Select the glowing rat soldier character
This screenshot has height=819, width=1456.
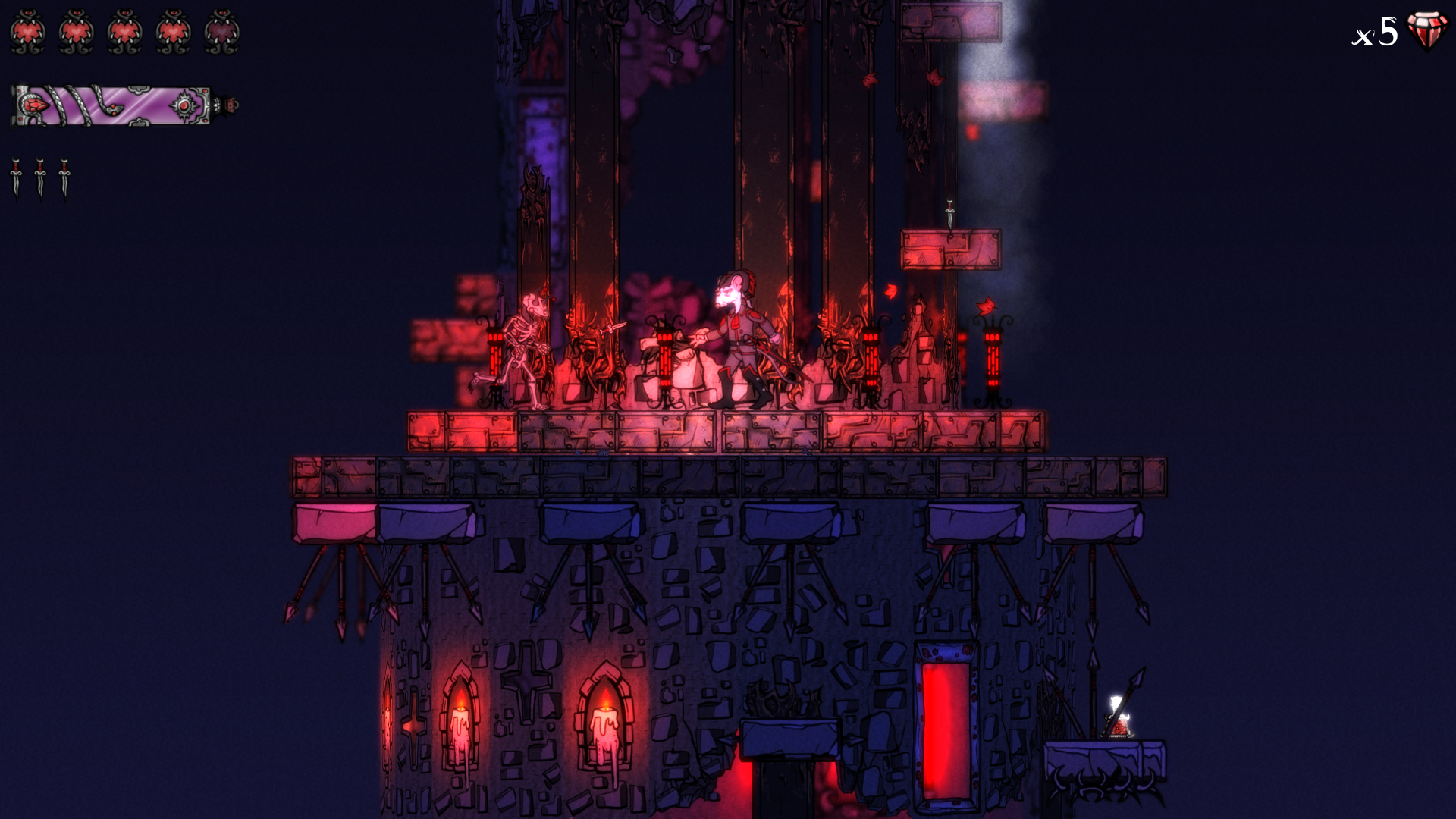coord(739,334)
